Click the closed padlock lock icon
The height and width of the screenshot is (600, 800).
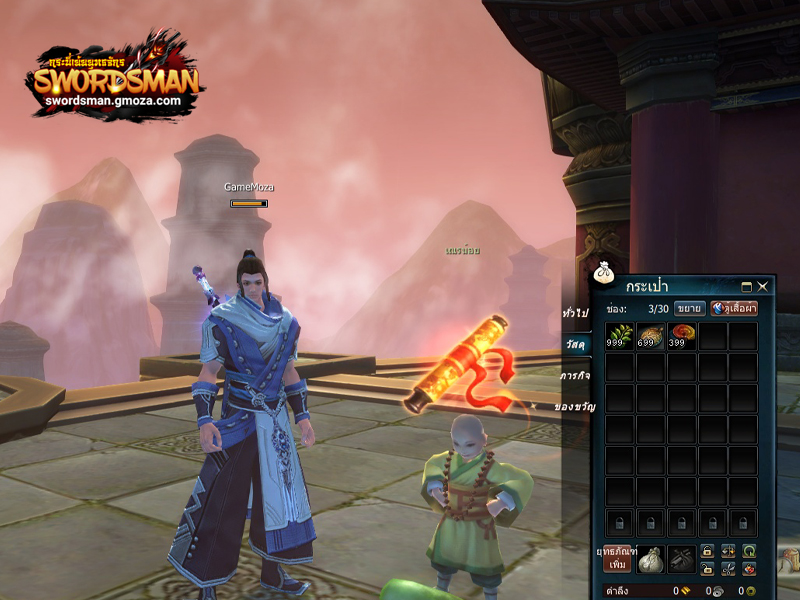click(x=707, y=551)
